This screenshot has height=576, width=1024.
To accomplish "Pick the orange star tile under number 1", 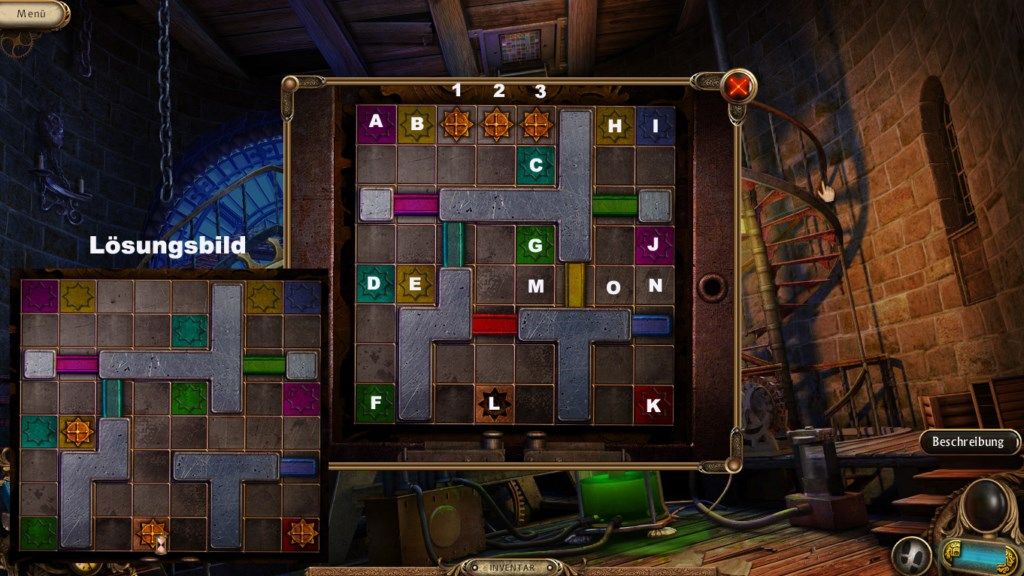I will 456,124.
